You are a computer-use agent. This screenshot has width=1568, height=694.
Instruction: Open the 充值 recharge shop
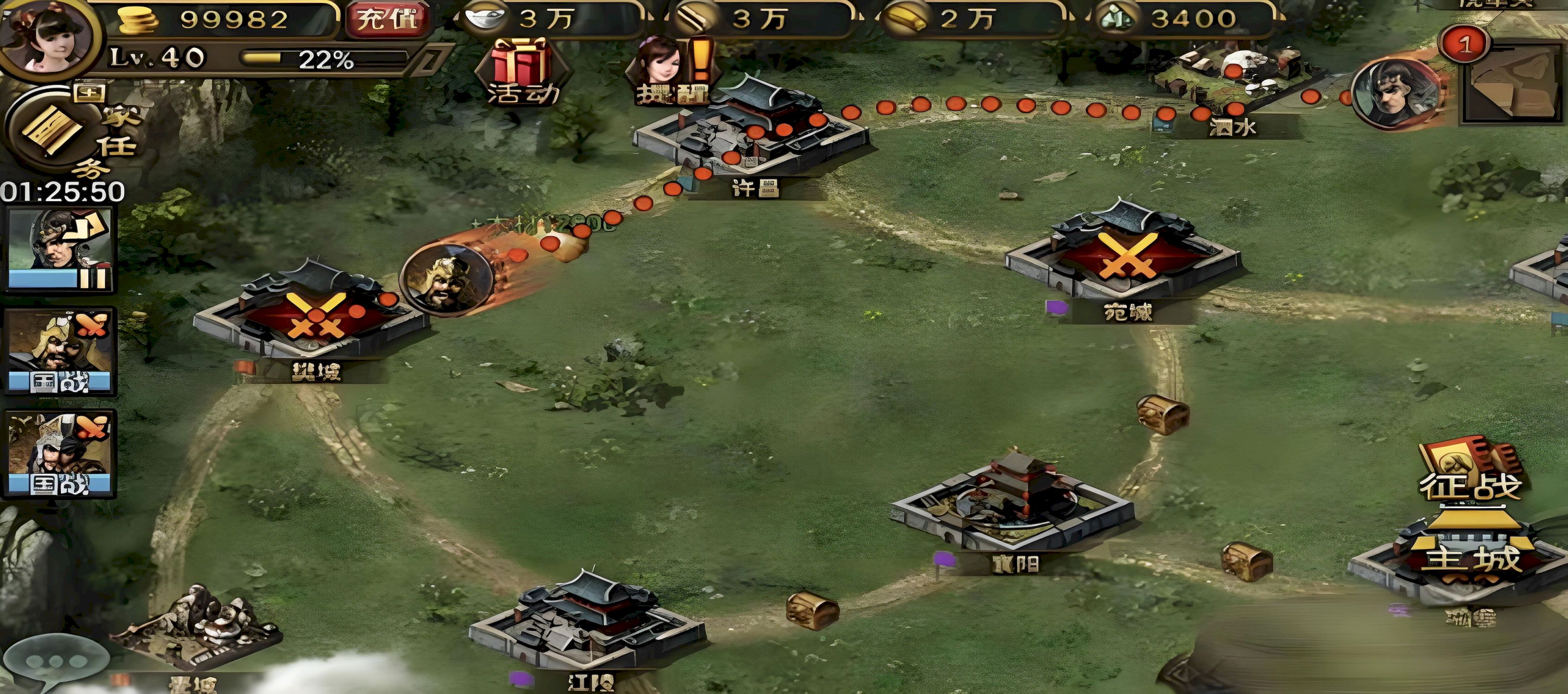387,20
